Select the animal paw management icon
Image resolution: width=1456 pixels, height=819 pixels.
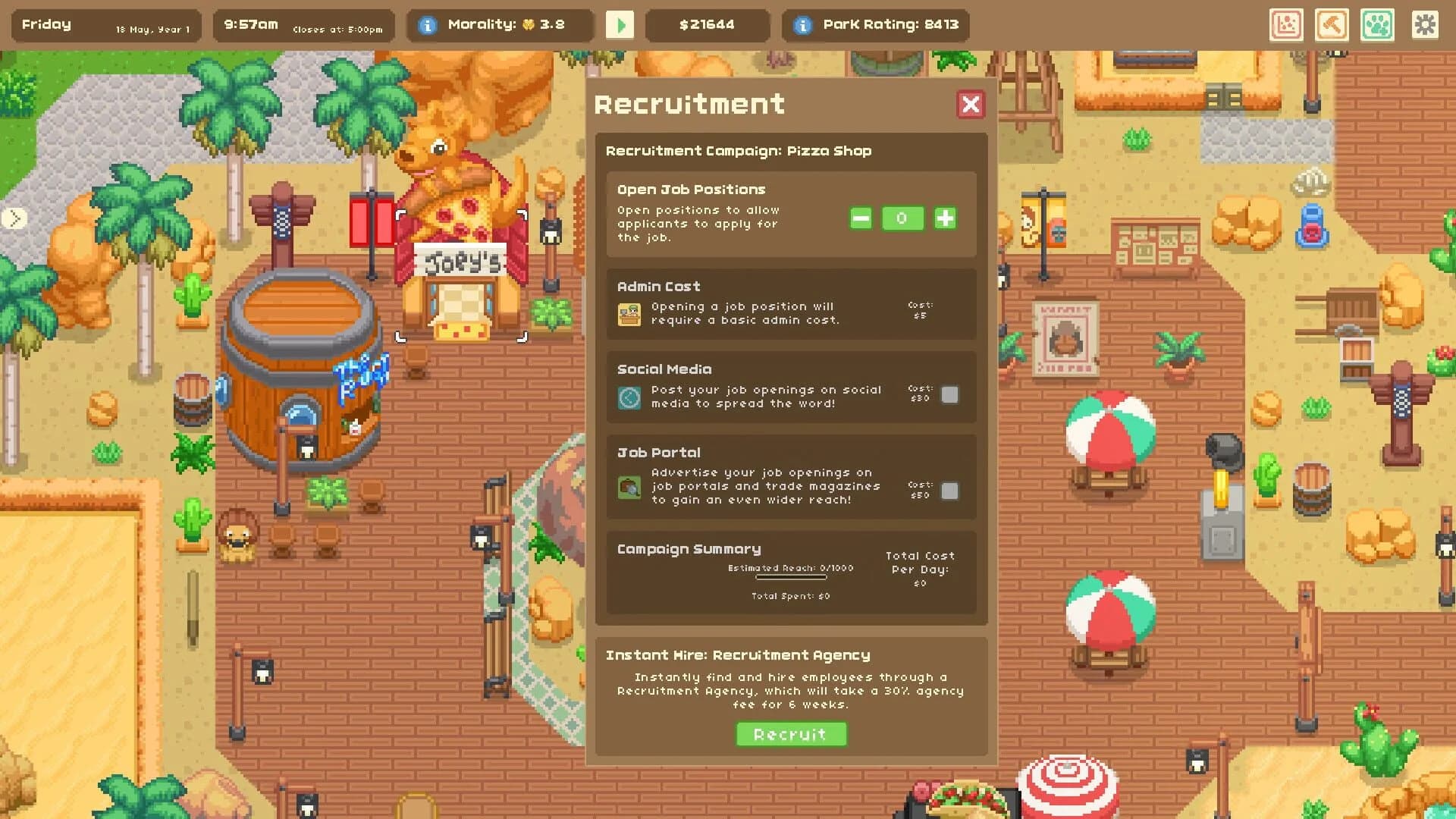pyautogui.click(x=1378, y=25)
